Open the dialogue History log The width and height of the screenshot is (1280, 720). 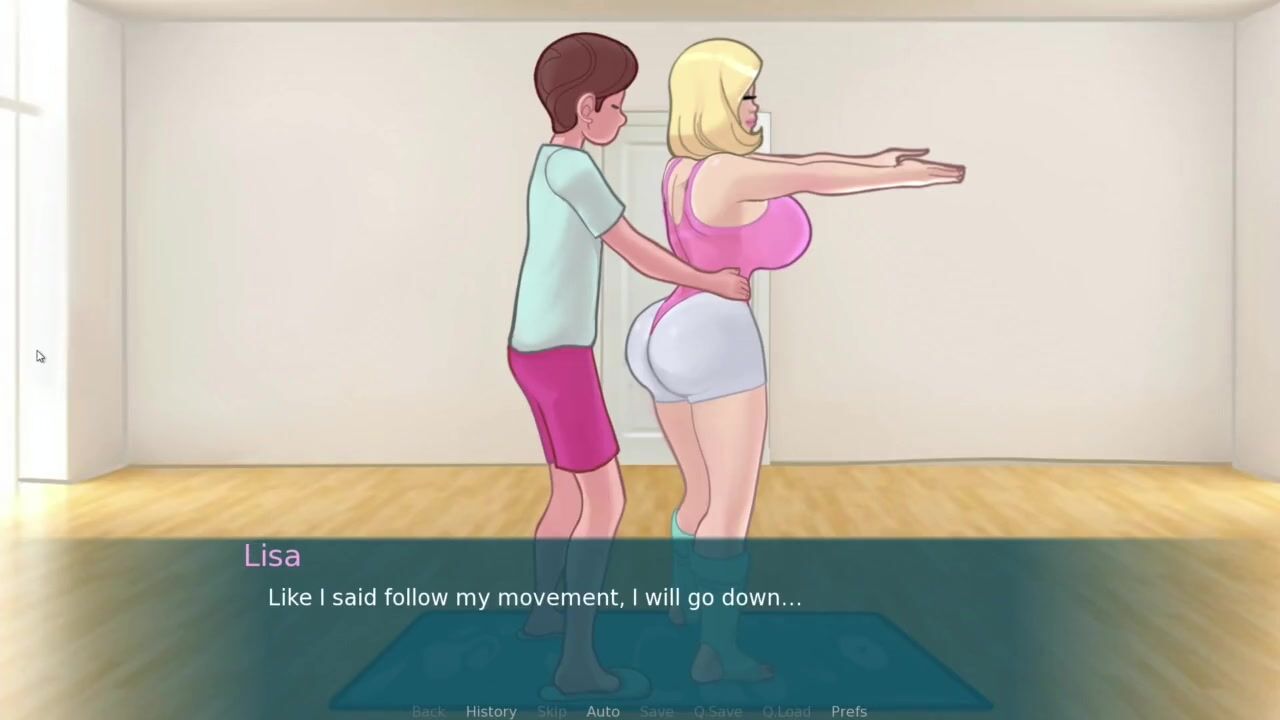[x=491, y=711]
